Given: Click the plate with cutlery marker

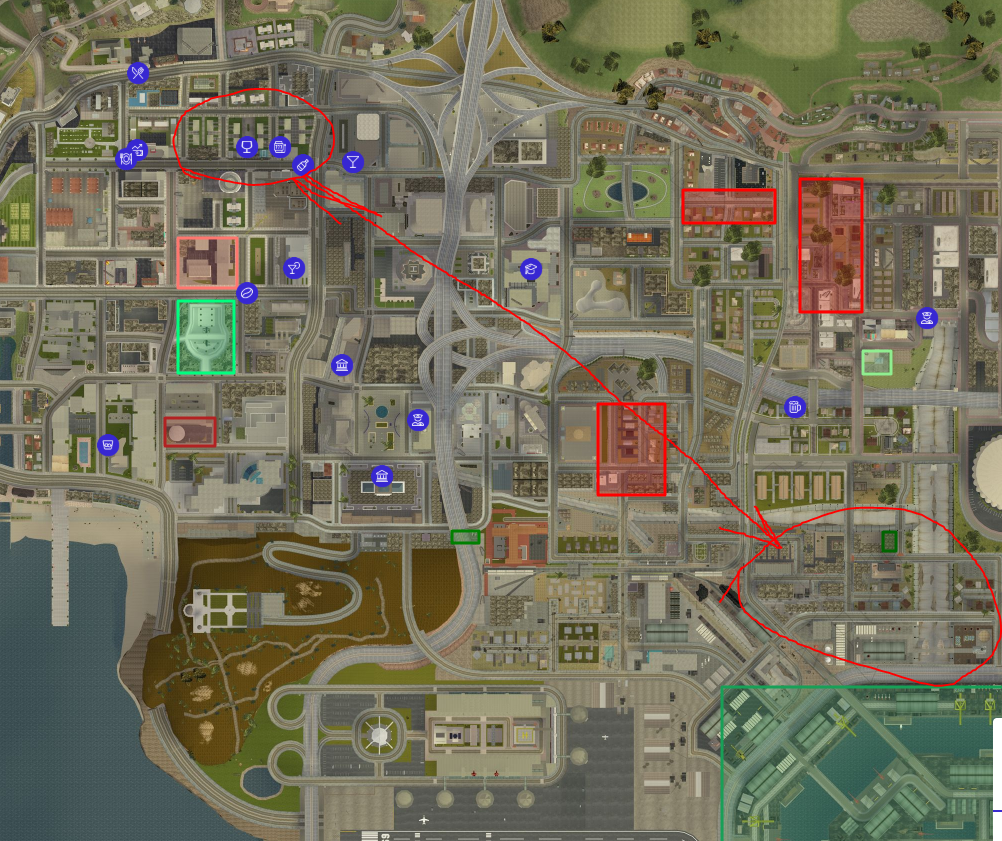Looking at the screenshot, I should (126, 158).
